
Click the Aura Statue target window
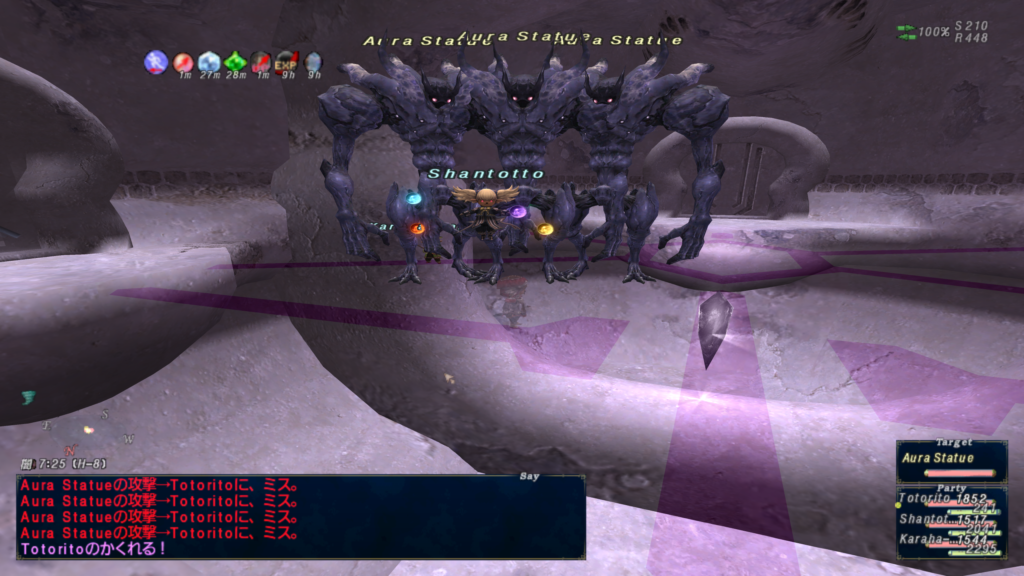951,460
